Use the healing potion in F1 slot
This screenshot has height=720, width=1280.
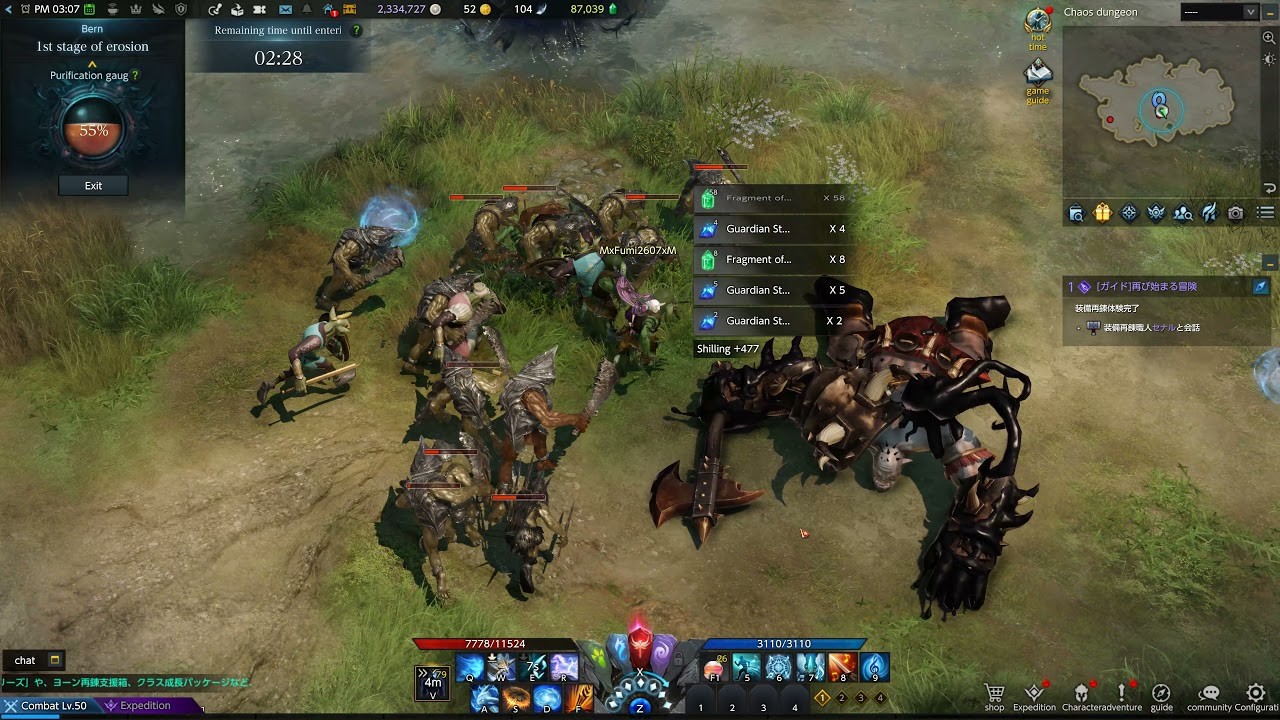click(x=714, y=668)
